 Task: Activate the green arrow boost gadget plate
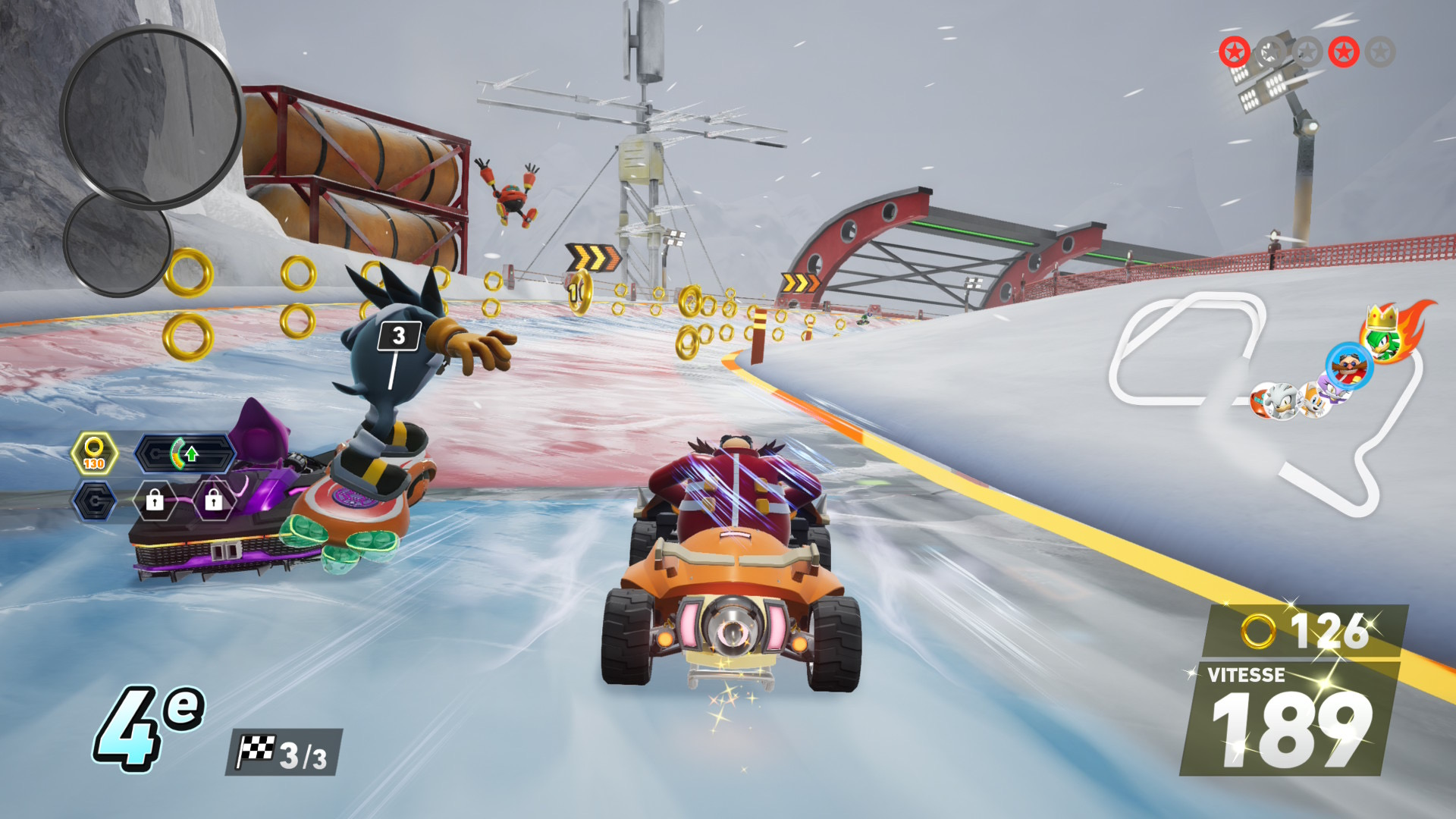click(186, 454)
